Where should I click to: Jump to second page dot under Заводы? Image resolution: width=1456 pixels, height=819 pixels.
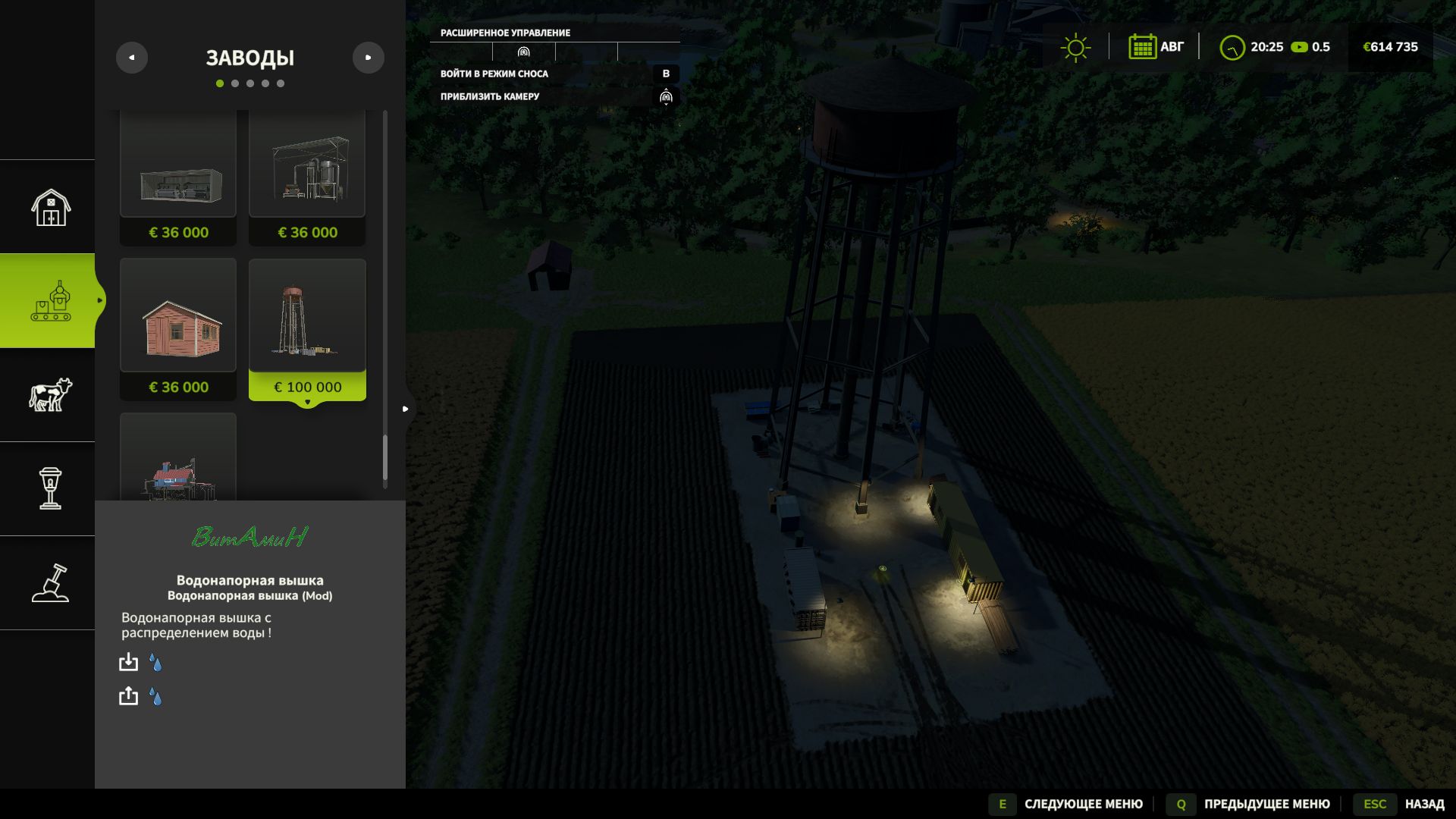[x=235, y=83]
